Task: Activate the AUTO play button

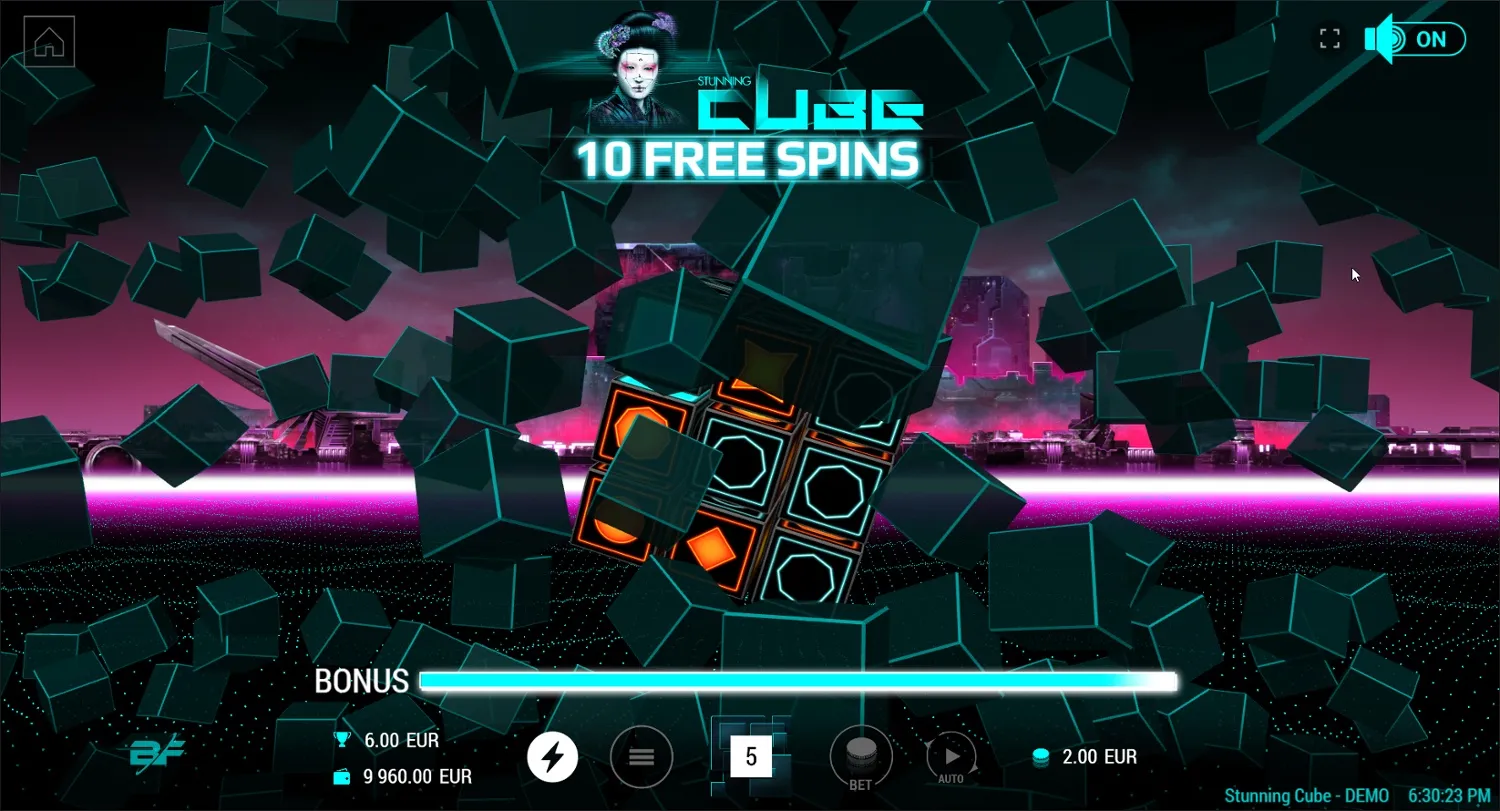Action: pyautogui.click(x=950, y=757)
